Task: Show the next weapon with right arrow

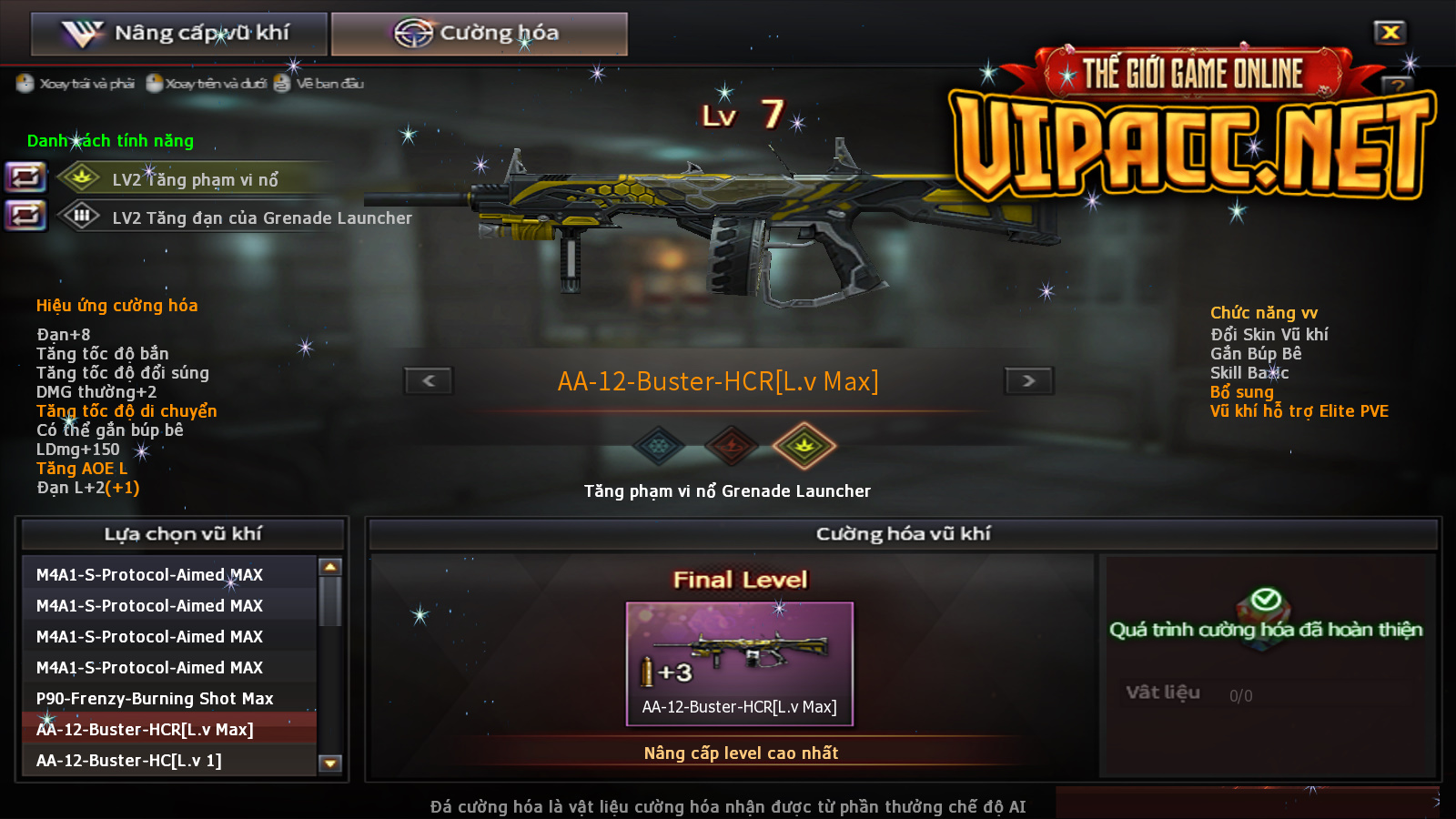Action: click(x=1028, y=380)
